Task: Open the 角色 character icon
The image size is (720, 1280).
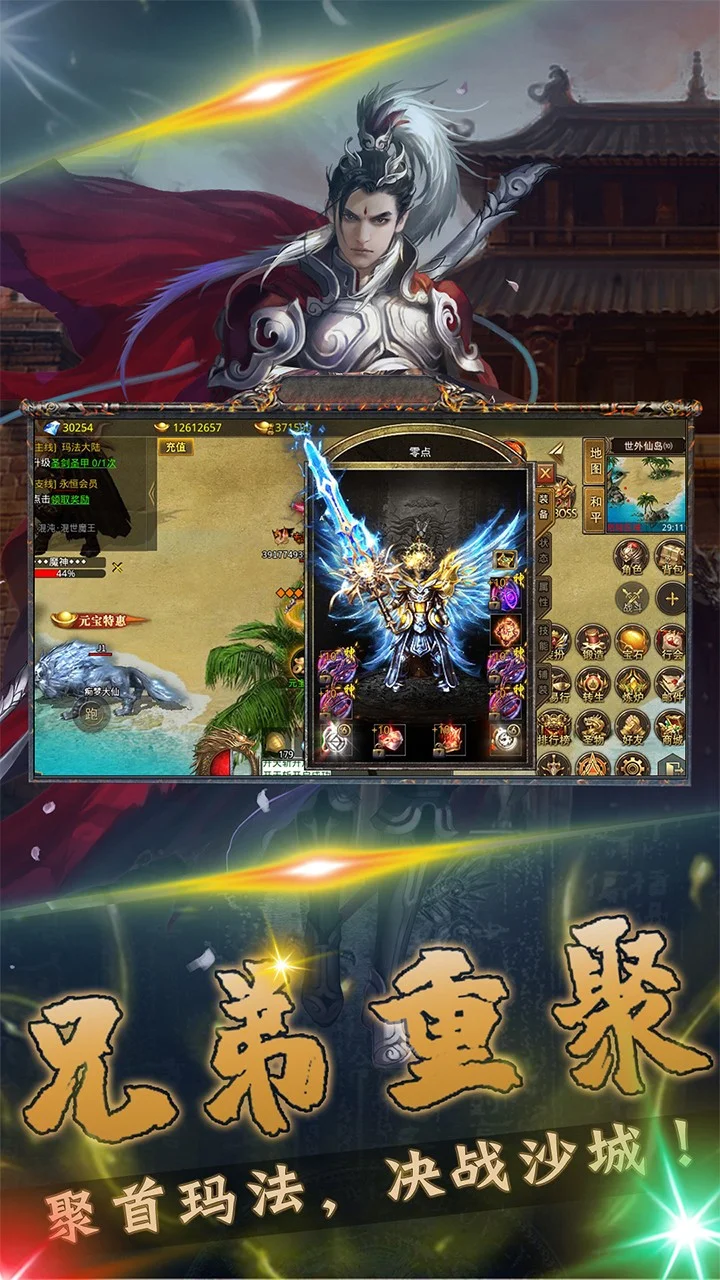Action: coord(631,556)
